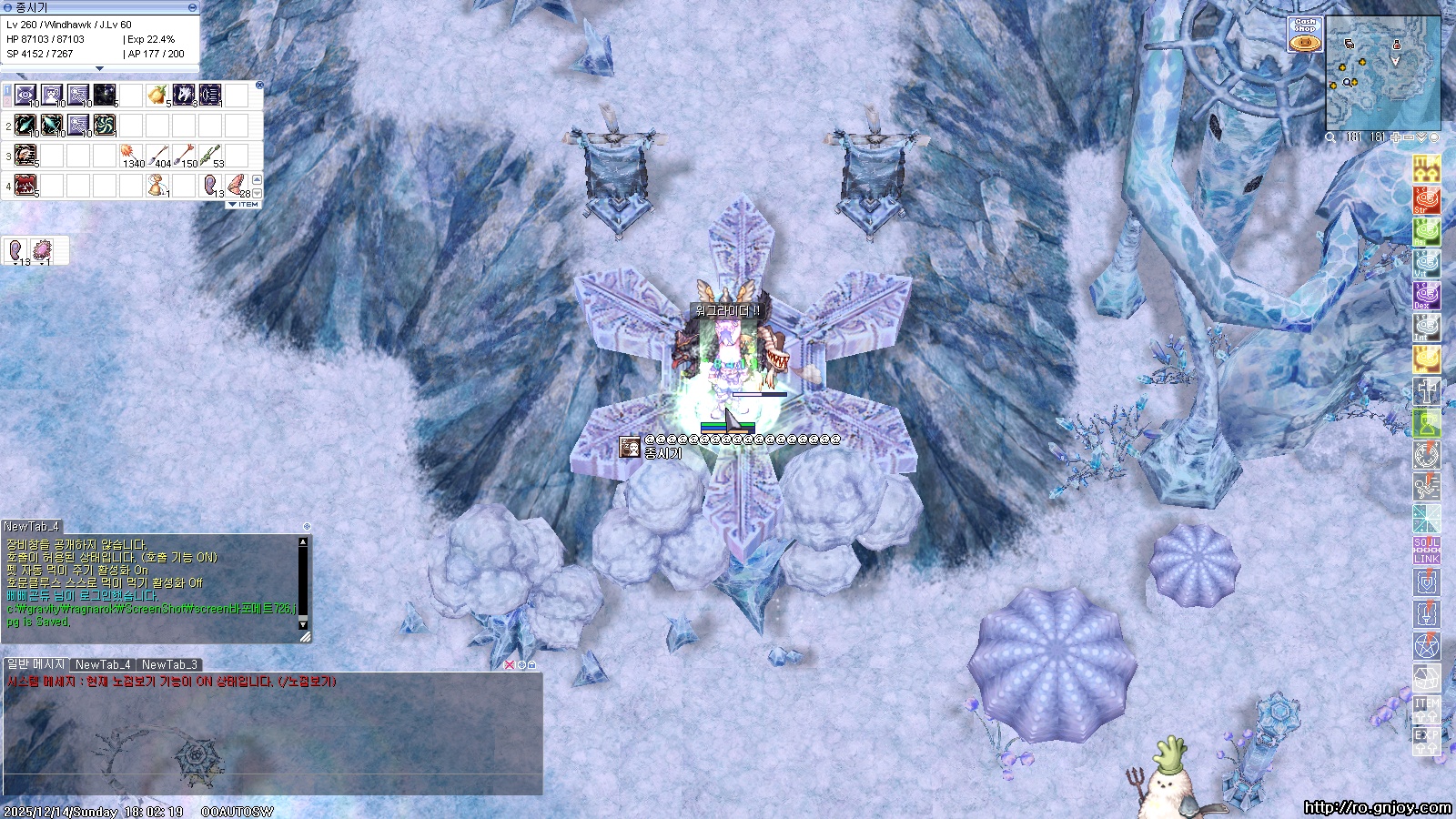The width and height of the screenshot is (1456, 819).
Task: Use the green swirl skill icon
Action: [x=105, y=126]
